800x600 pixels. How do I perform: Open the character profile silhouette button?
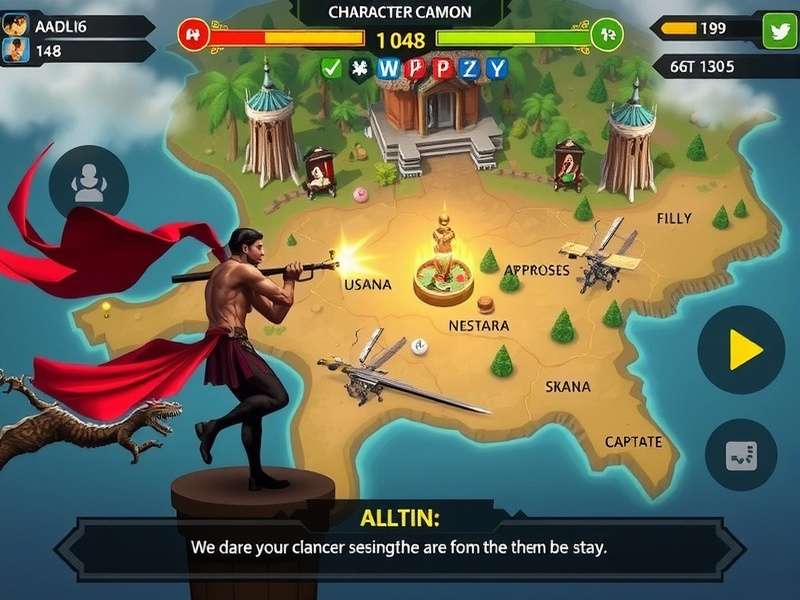coord(88,182)
